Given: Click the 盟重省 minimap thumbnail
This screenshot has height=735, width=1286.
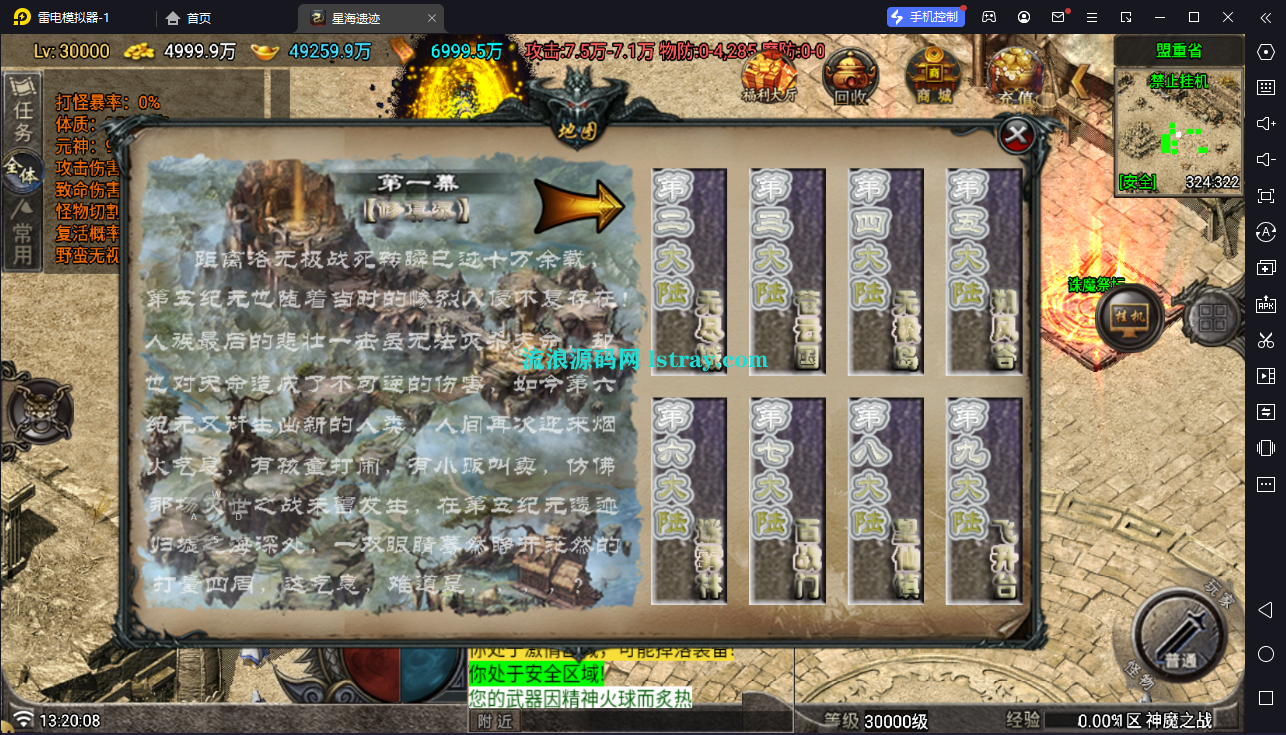Looking at the screenshot, I should 1178,130.
